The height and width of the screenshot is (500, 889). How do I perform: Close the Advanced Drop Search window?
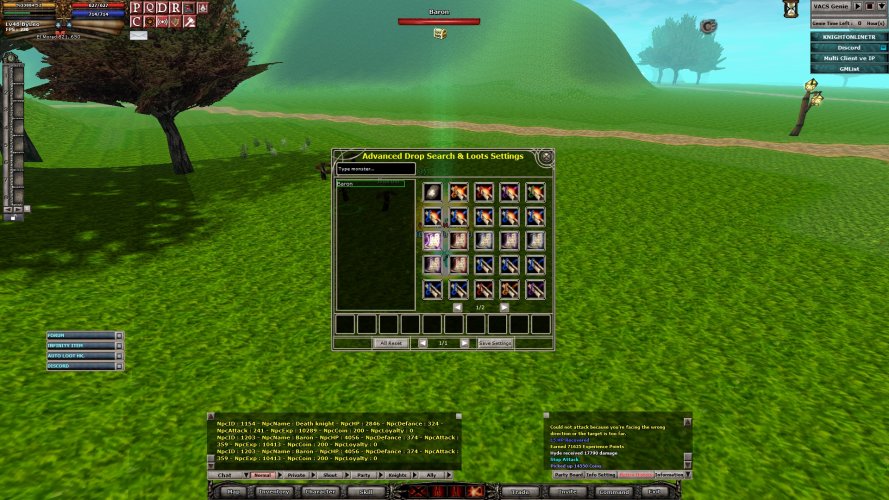(x=545, y=157)
